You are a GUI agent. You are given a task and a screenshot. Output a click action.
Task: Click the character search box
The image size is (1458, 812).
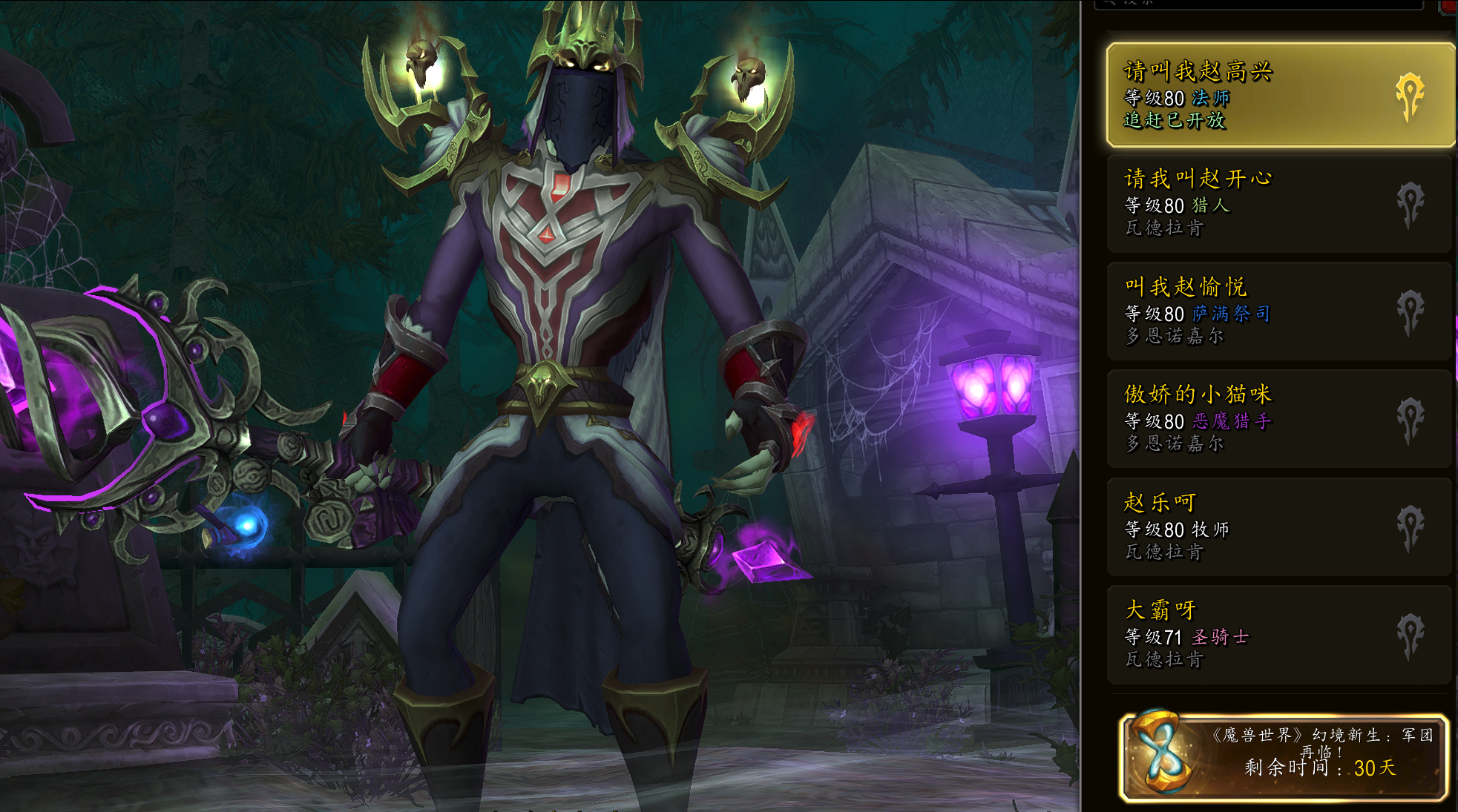click(x=1258, y=4)
